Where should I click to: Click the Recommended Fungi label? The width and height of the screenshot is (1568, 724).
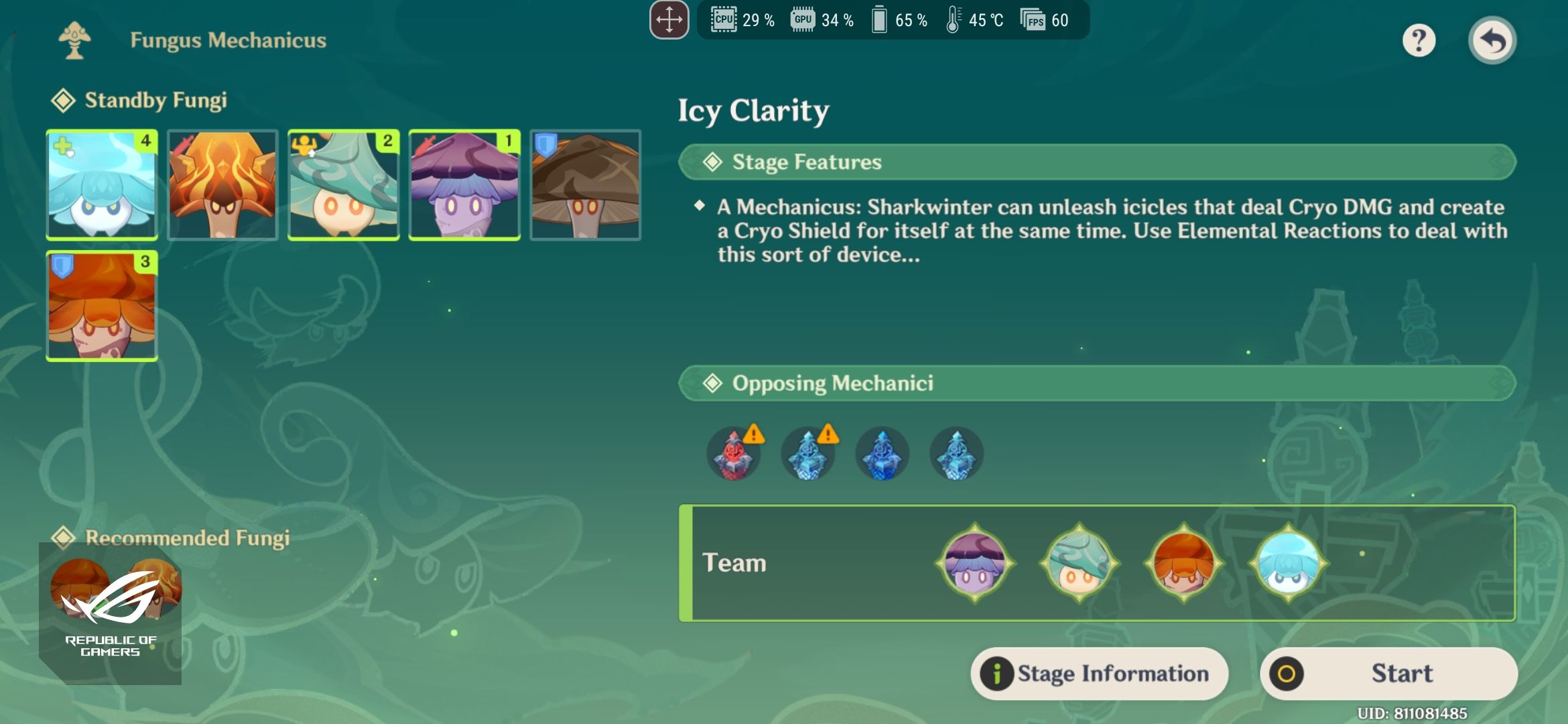[188, 536]
